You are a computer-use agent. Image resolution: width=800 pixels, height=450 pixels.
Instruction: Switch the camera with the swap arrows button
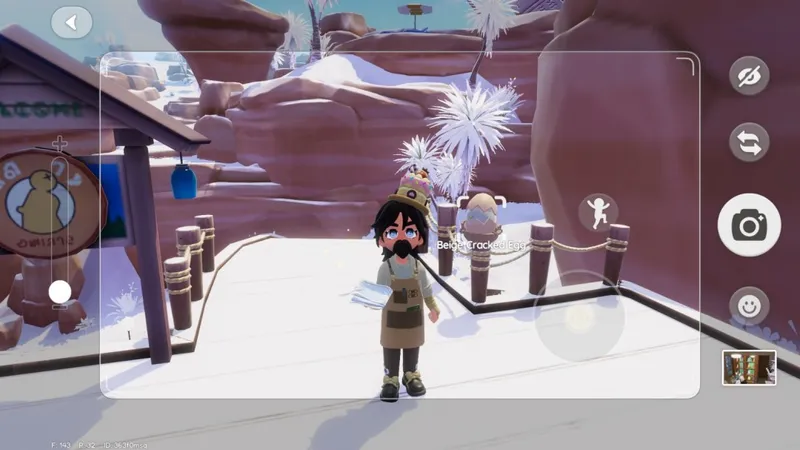pyautogui.click(x=748, y=142)
